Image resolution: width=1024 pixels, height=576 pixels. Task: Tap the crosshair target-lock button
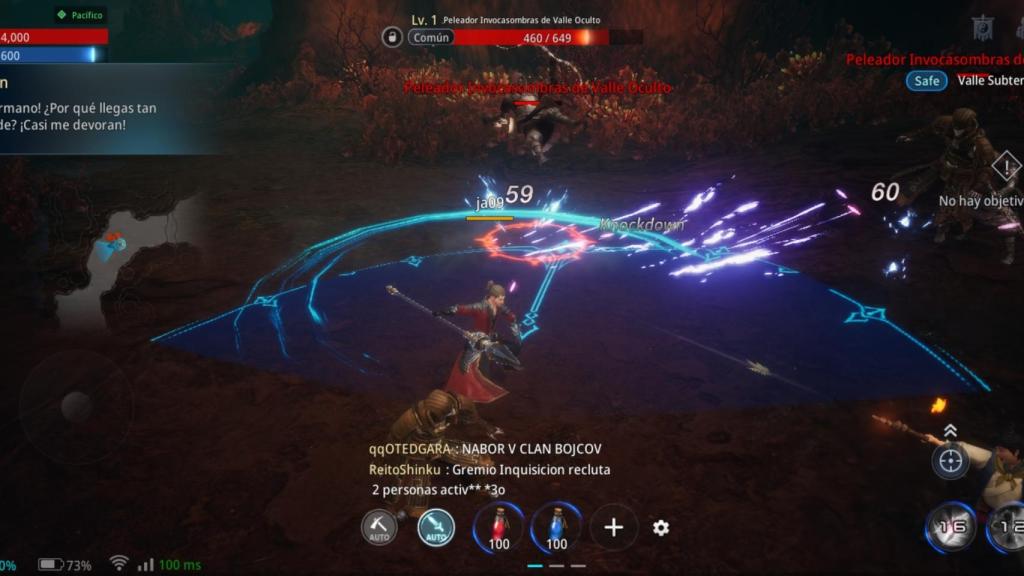tap(950, 461)
